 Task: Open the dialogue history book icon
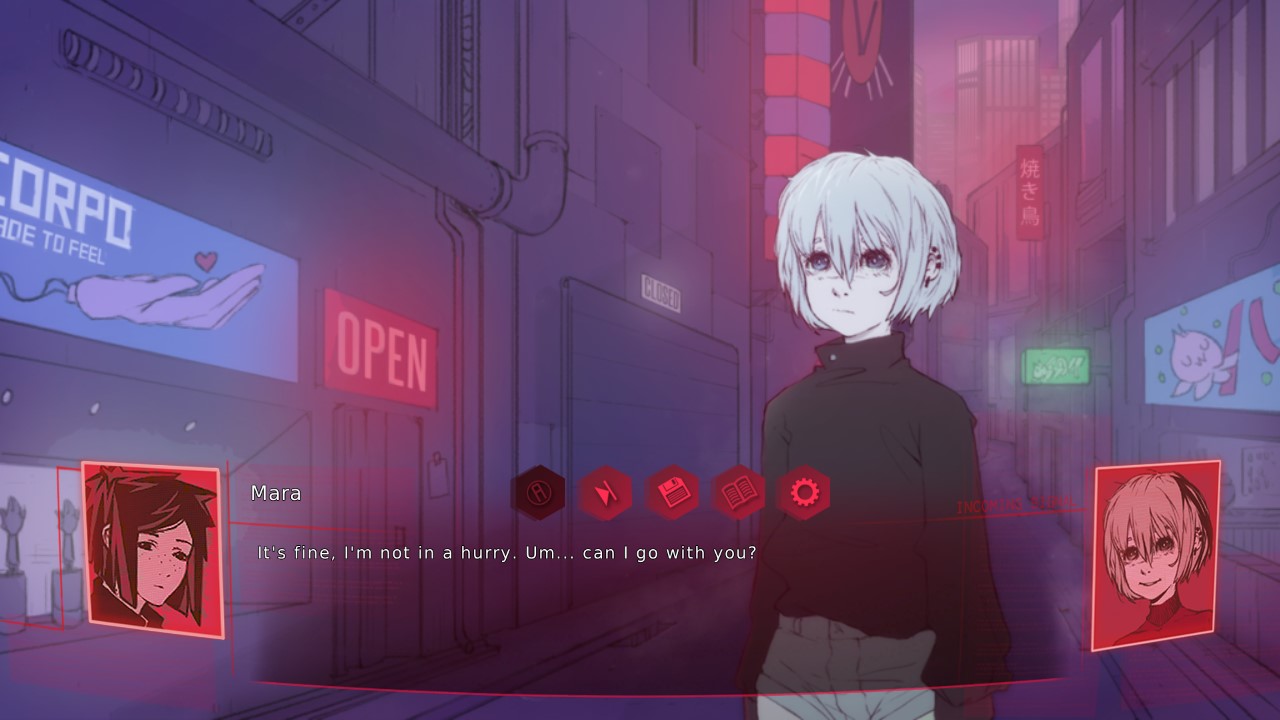pyautogui.click(x=742, y=492)
